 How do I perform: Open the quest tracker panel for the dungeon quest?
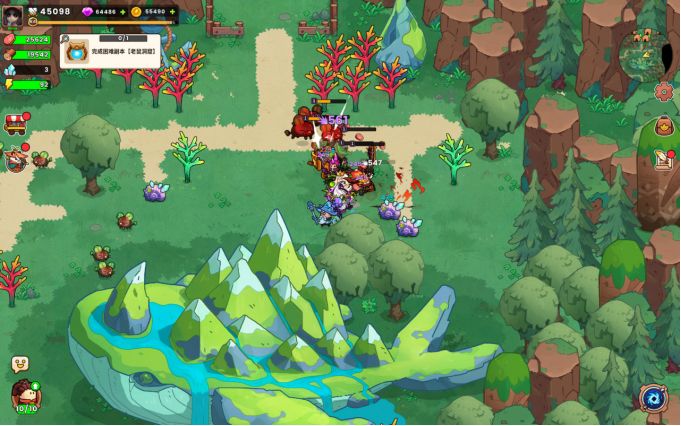pos(111,51)
